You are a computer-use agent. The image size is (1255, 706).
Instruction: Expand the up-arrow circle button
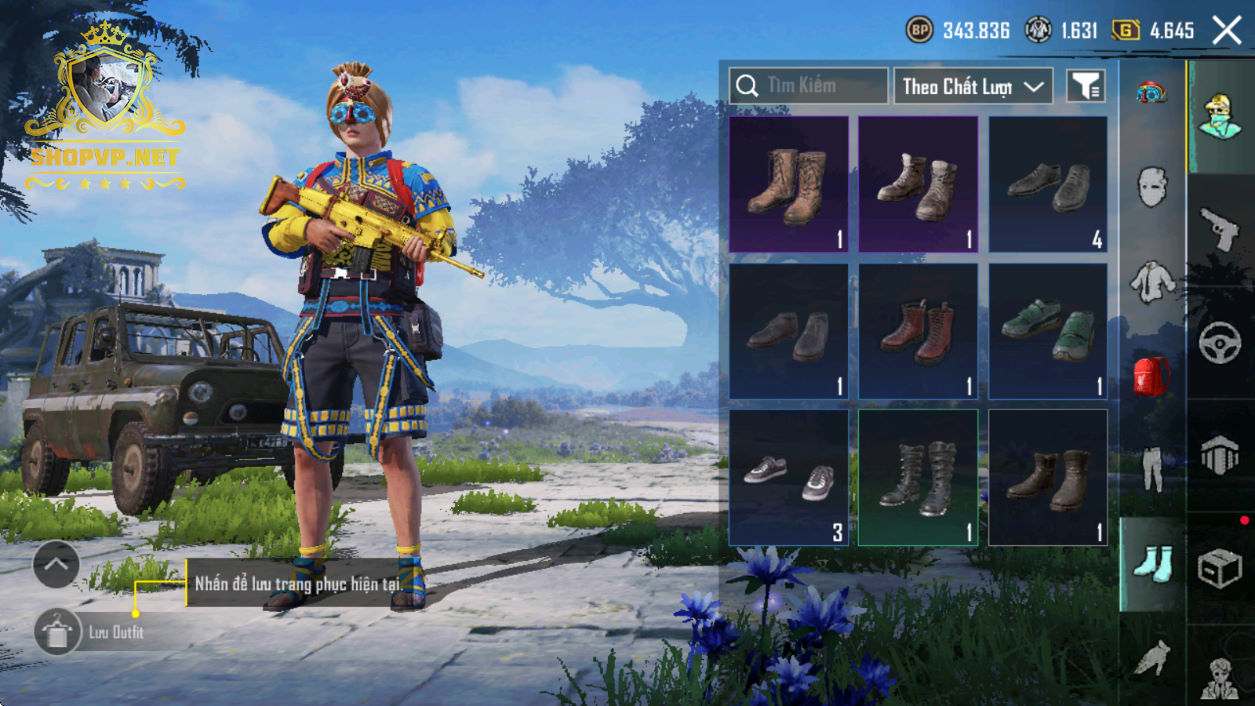tap(56, 565)
